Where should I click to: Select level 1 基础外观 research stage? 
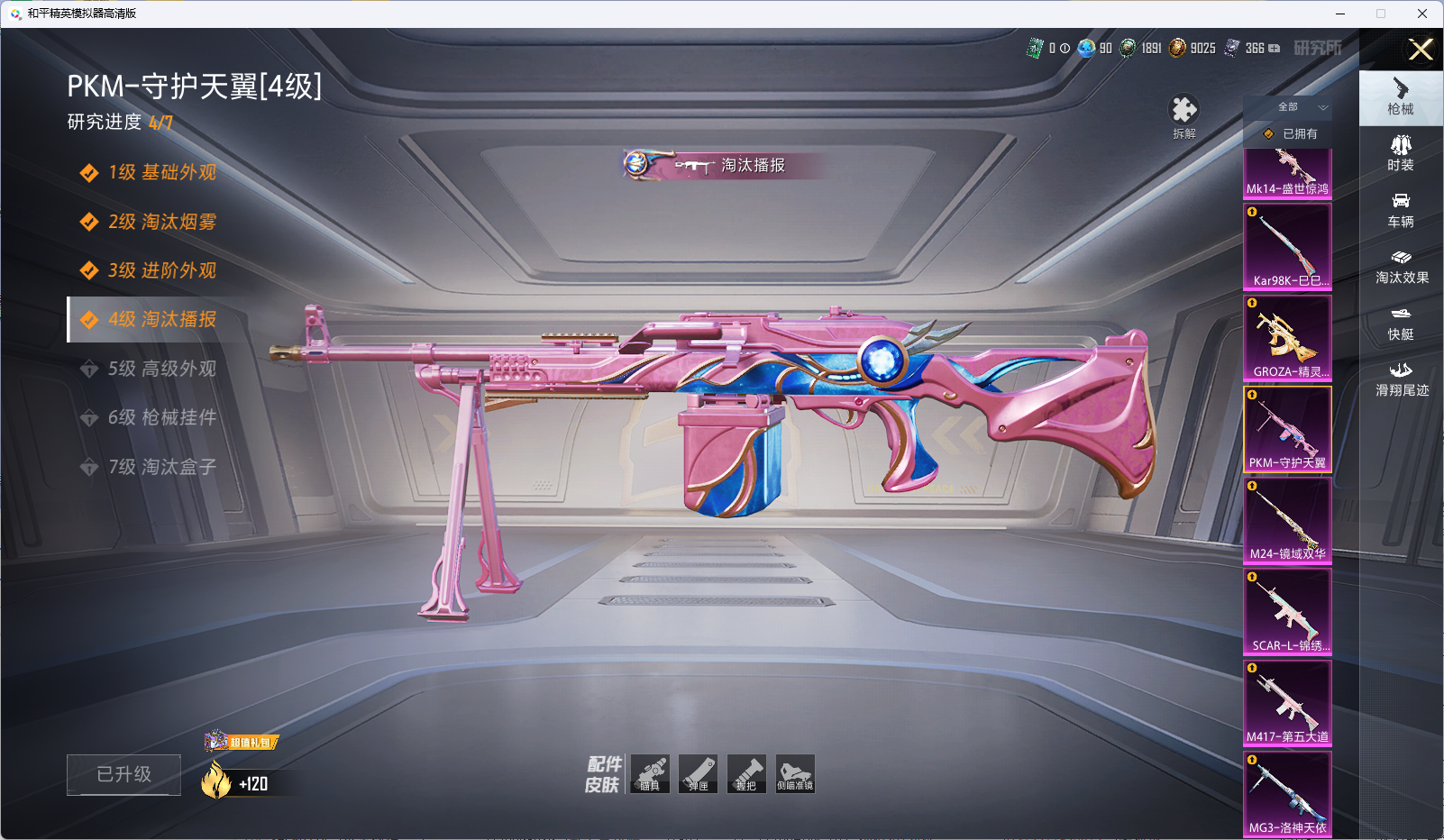click(161, 172)
